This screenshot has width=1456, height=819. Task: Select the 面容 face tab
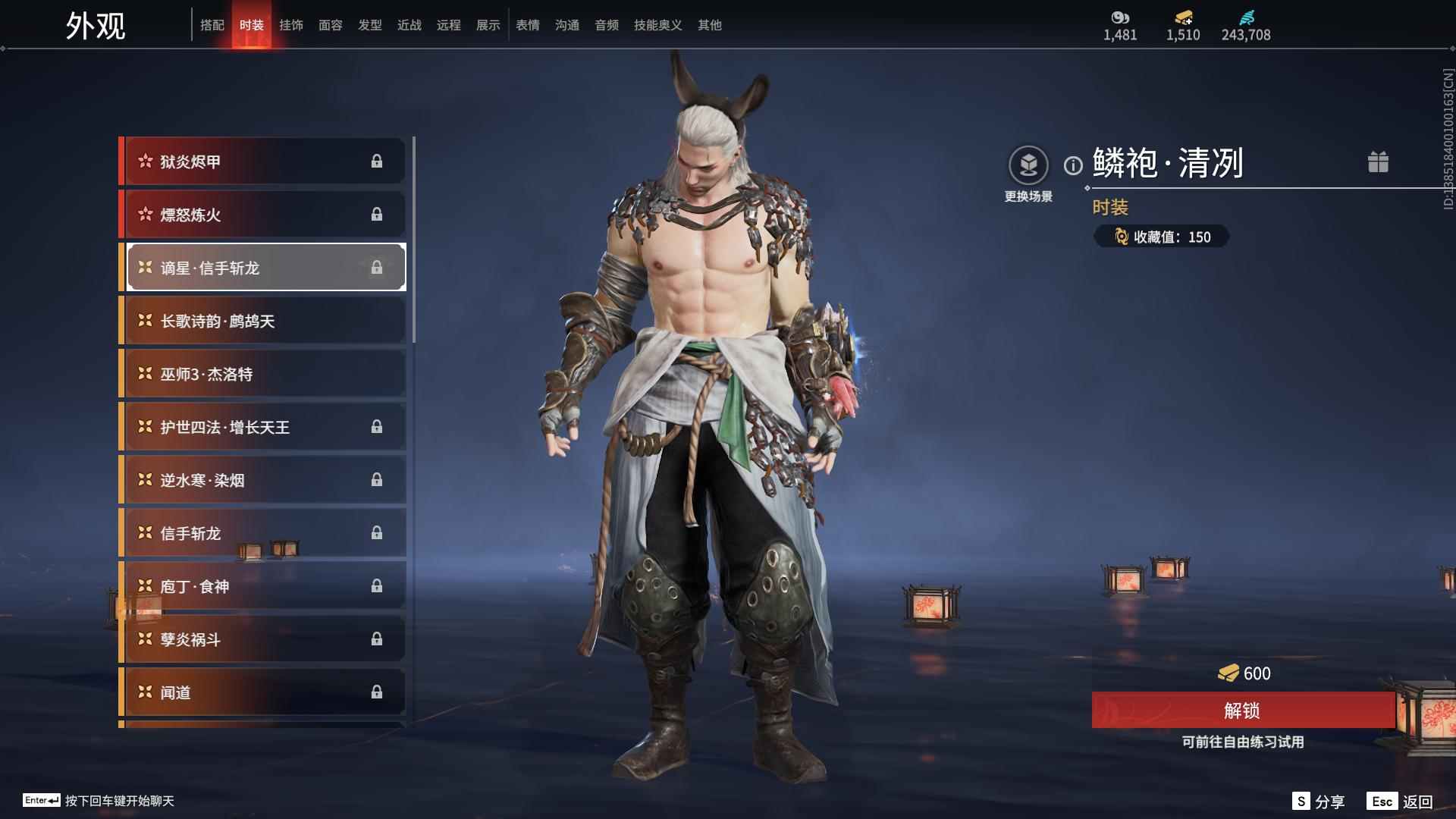(331, 25)
